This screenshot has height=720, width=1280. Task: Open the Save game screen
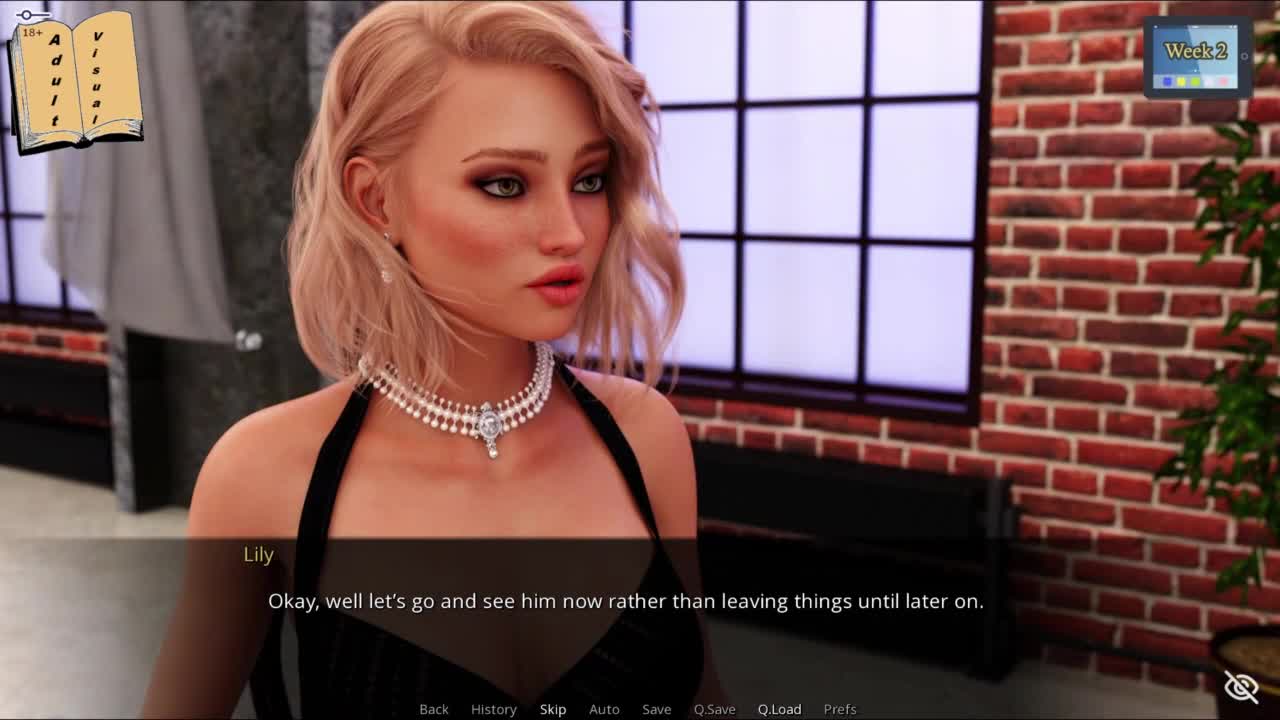click(x=657, y=709)
